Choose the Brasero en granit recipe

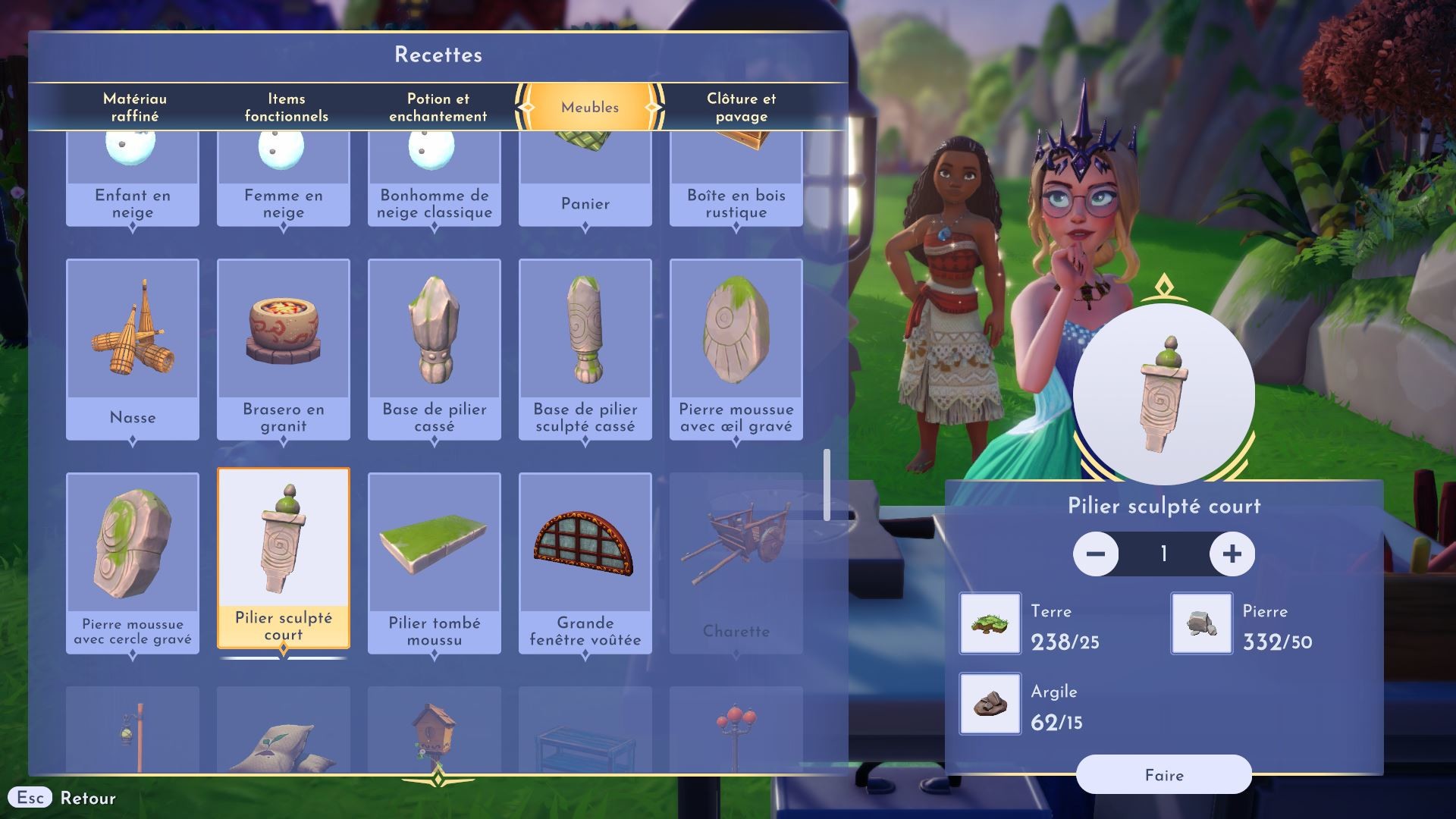click(x=284, y=349)
